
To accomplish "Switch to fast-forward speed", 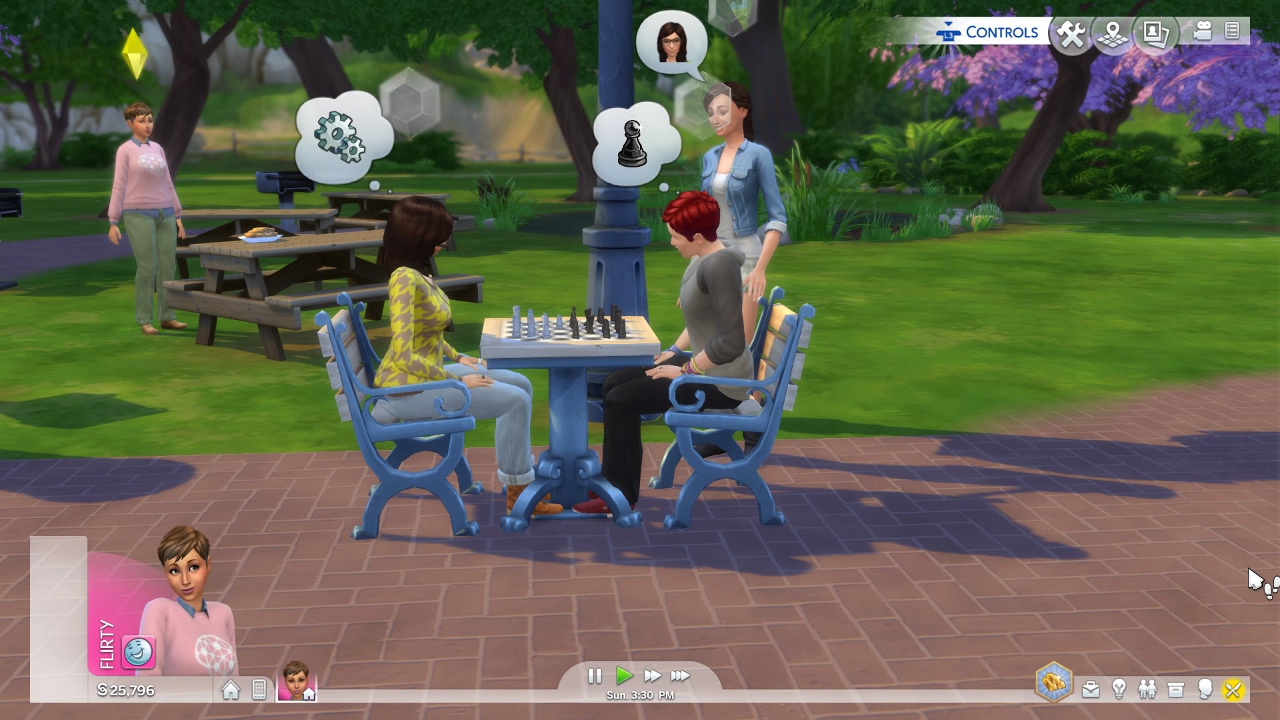I will click(x=652, y=676).
